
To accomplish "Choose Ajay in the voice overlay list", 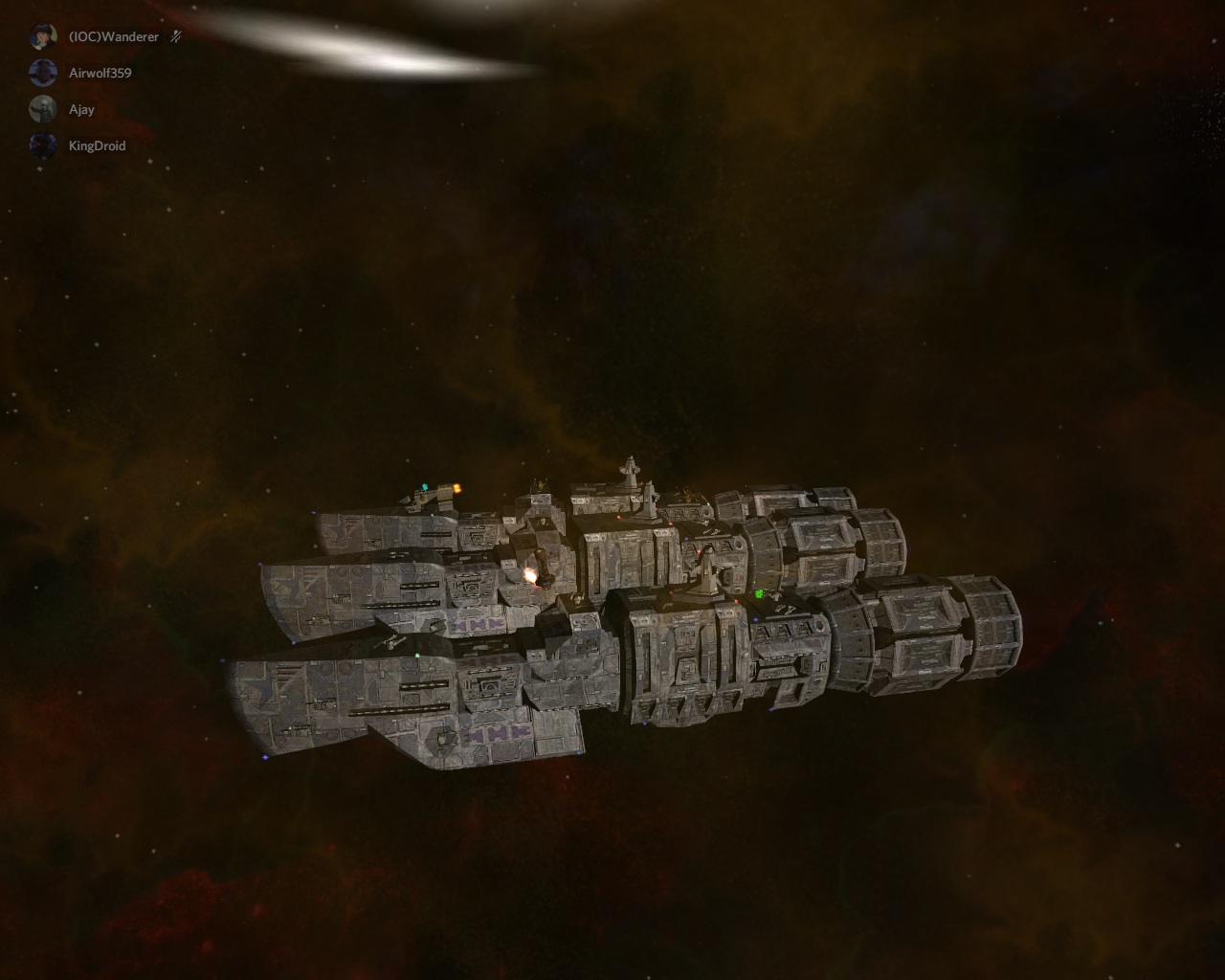I will pyautogui.click(x=81, y=109).
